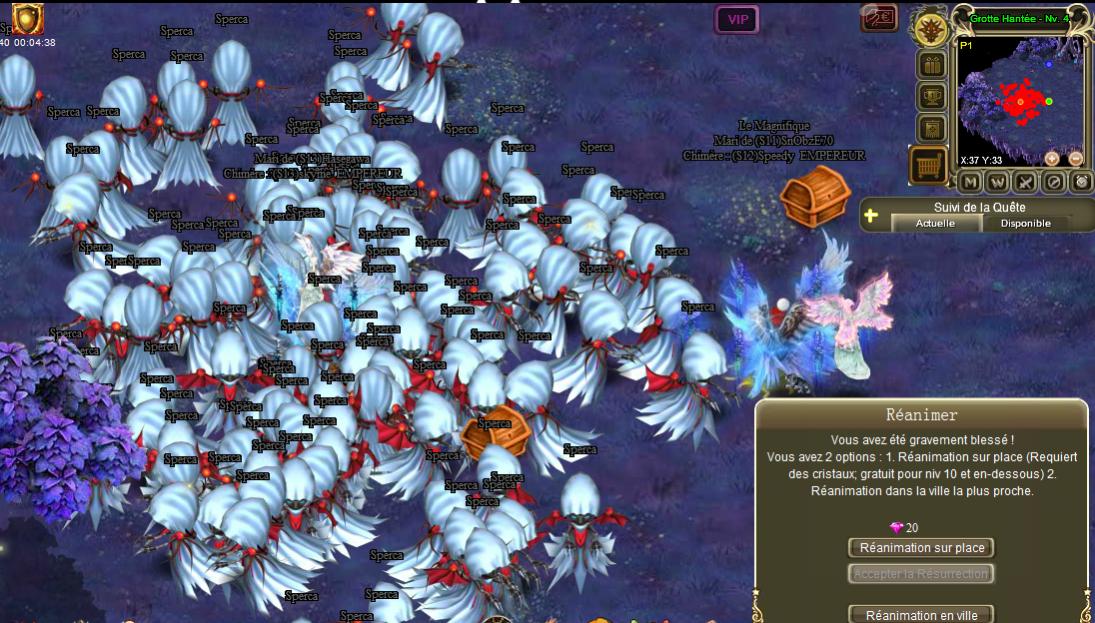Zoom in the minimap with plus
This screenshot has width=1095, height=623.
coord(1052,158)
